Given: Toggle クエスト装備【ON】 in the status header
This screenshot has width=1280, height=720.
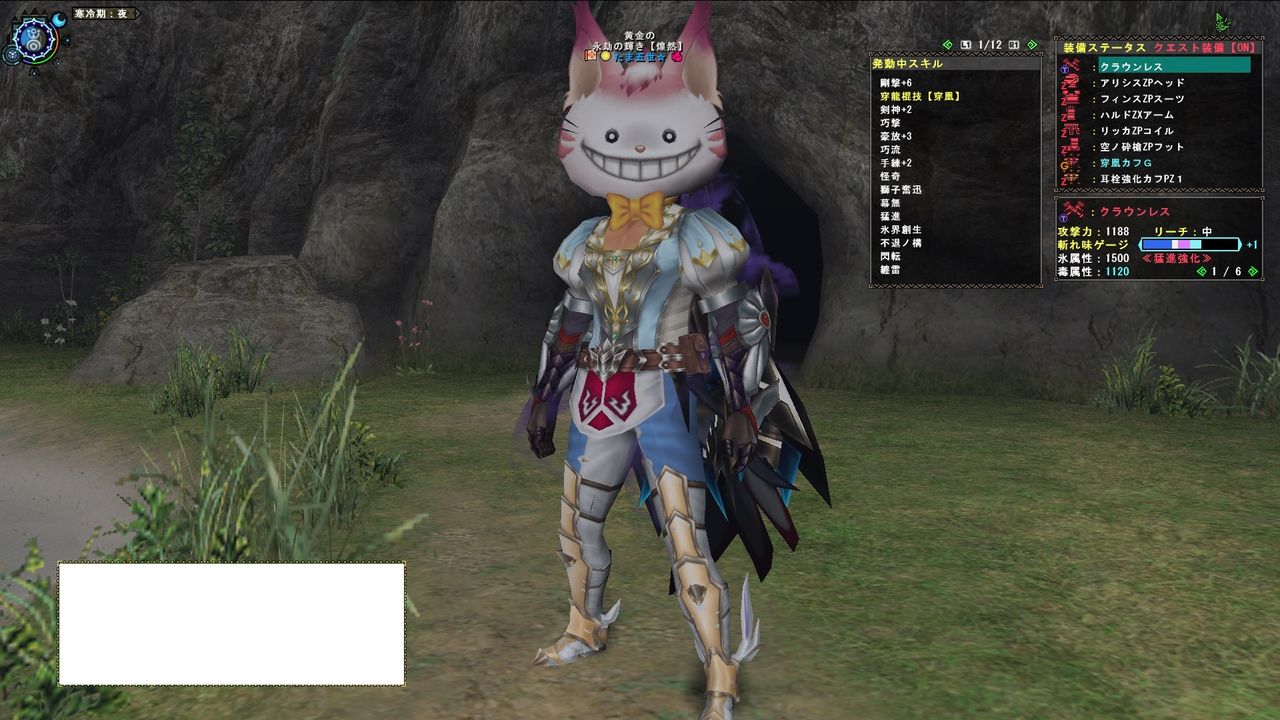Looking at the screenshot, I should 1205,48.
